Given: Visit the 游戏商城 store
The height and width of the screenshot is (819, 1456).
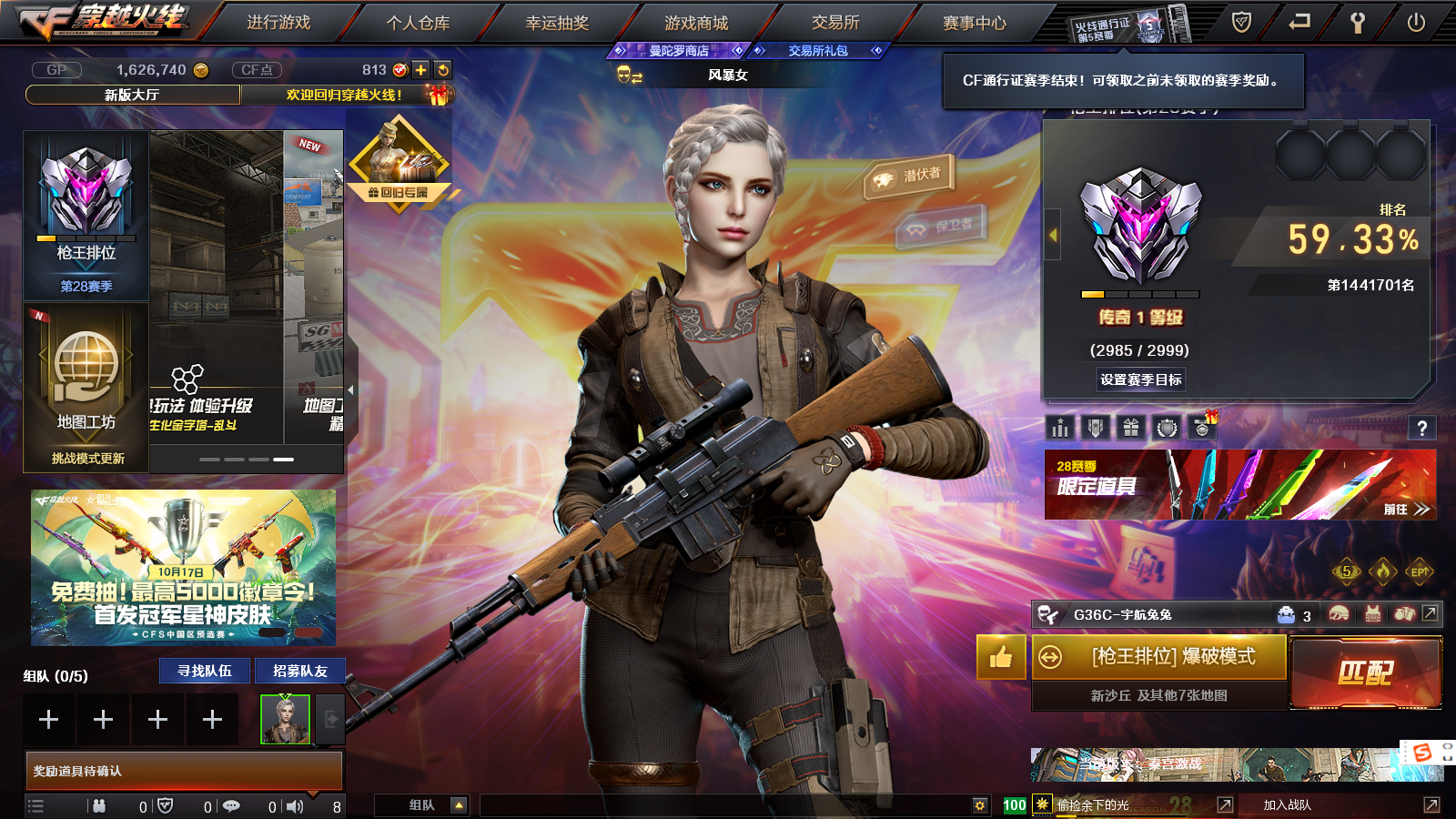Looking at the screenshot, I should pos(696,23).
